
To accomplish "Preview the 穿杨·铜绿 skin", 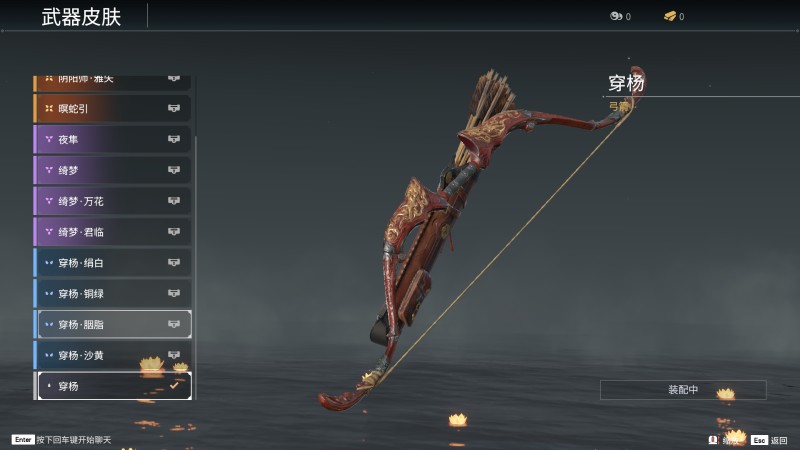I will point(112,294).
